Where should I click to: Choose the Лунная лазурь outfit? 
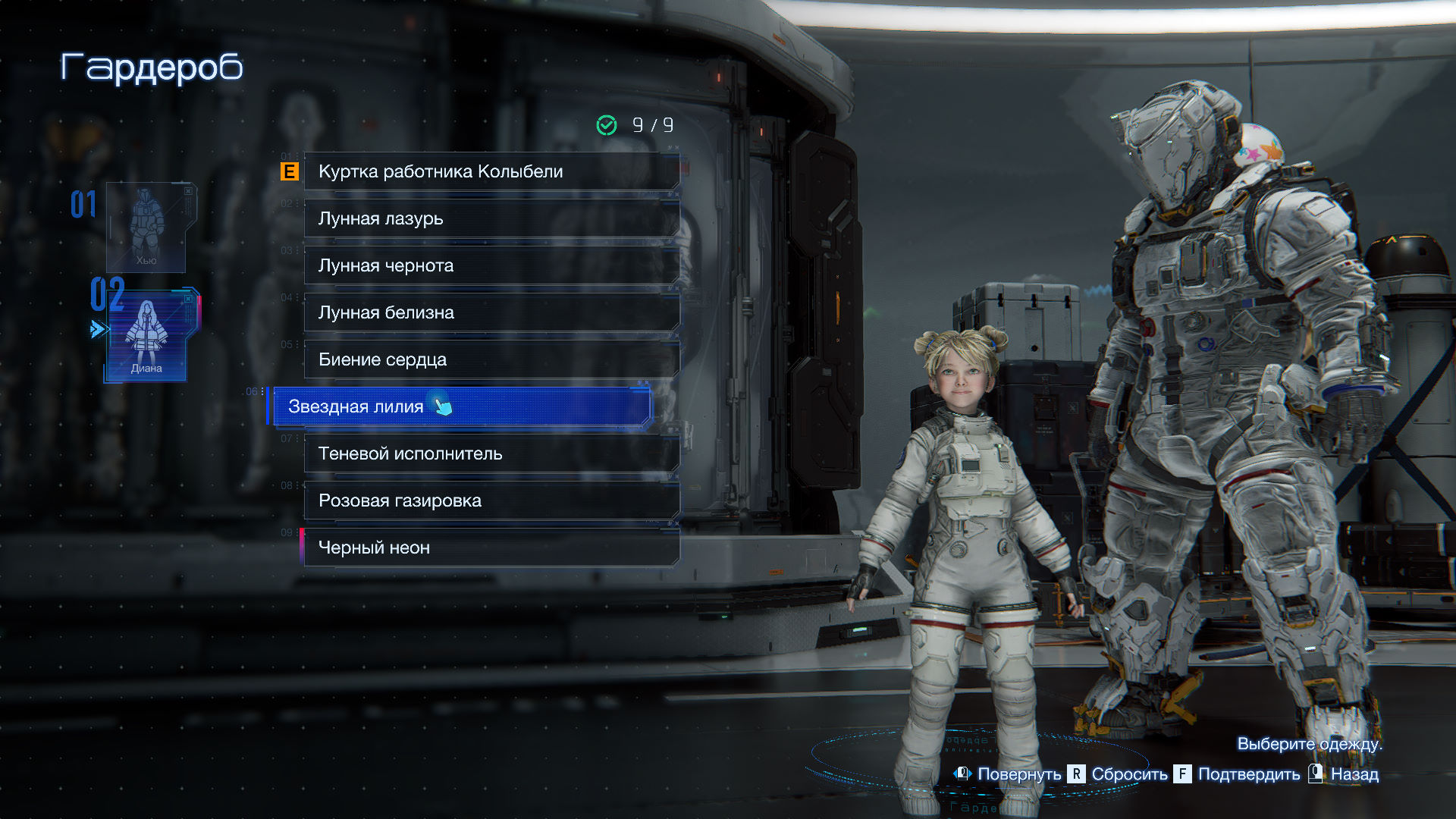click(491, 218)
